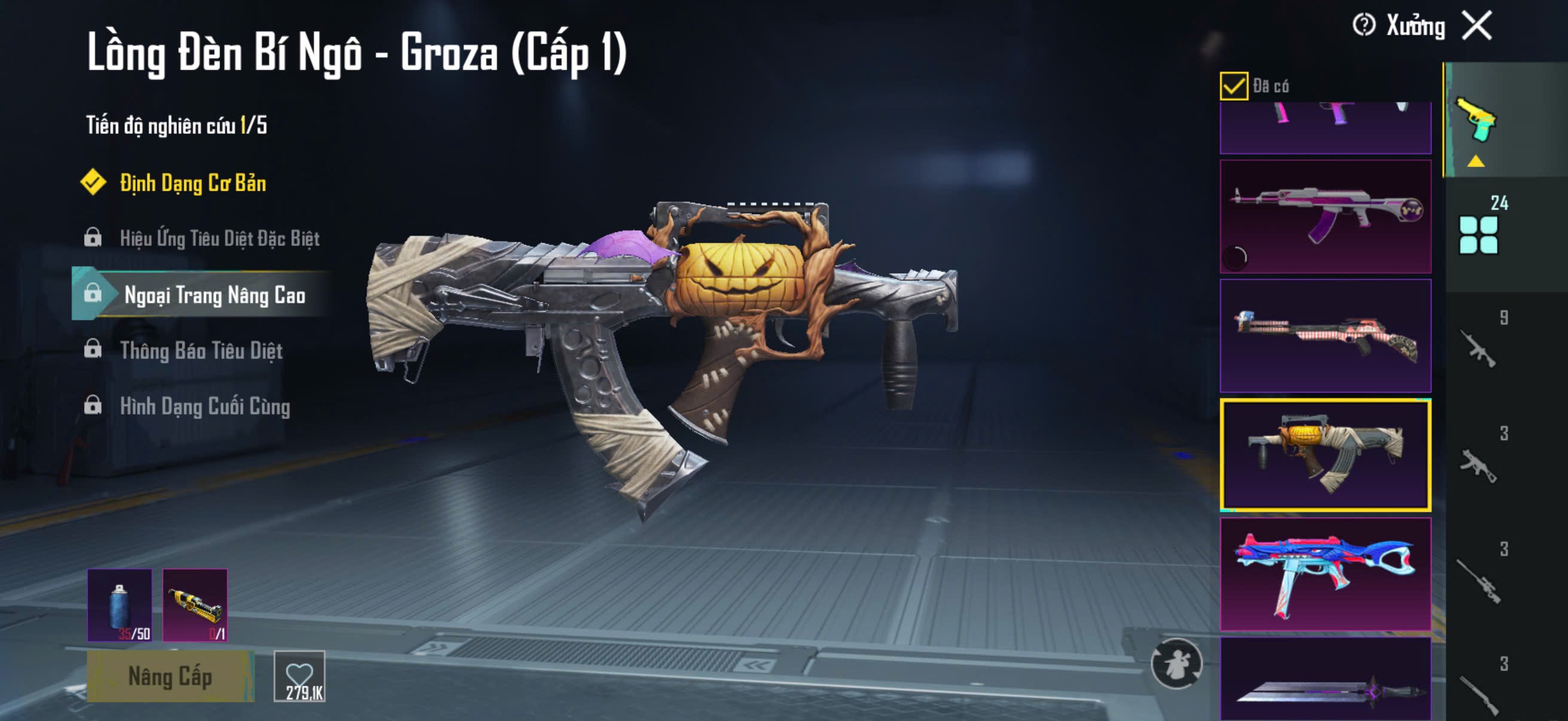Select the purple AKM skin thumbnail
The height and width of the screenshot is (721, 1568).
click(x=1325, y=216)
